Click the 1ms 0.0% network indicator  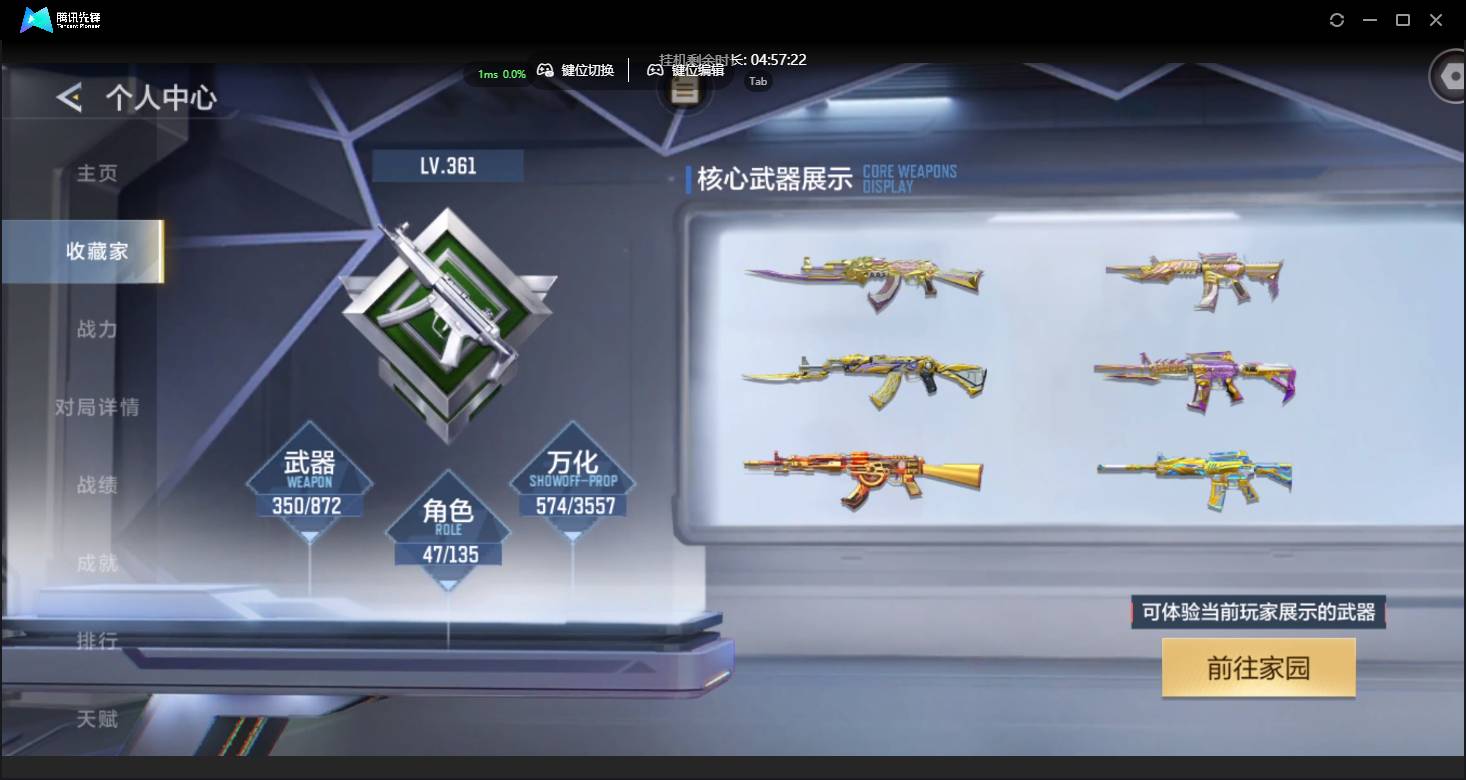pyautogui.click(x=499, y=73)
